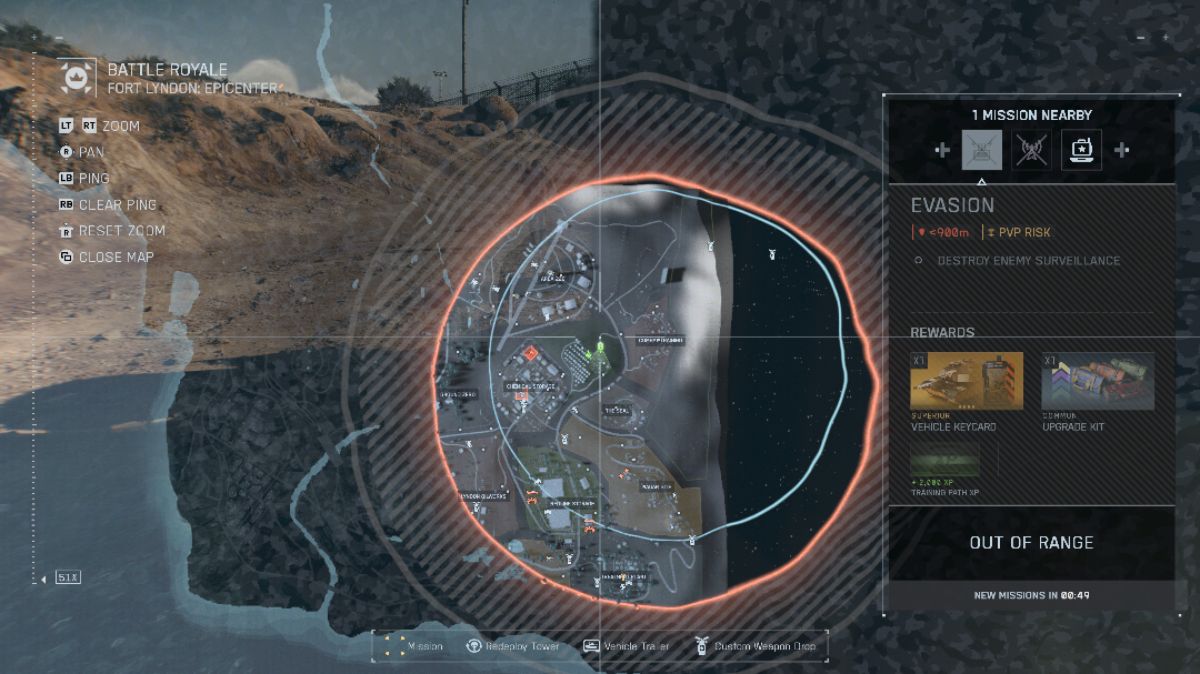Click the Battle Royale crown emblem
Viewport: 1200px width, 674px height.
pos(77,78)
